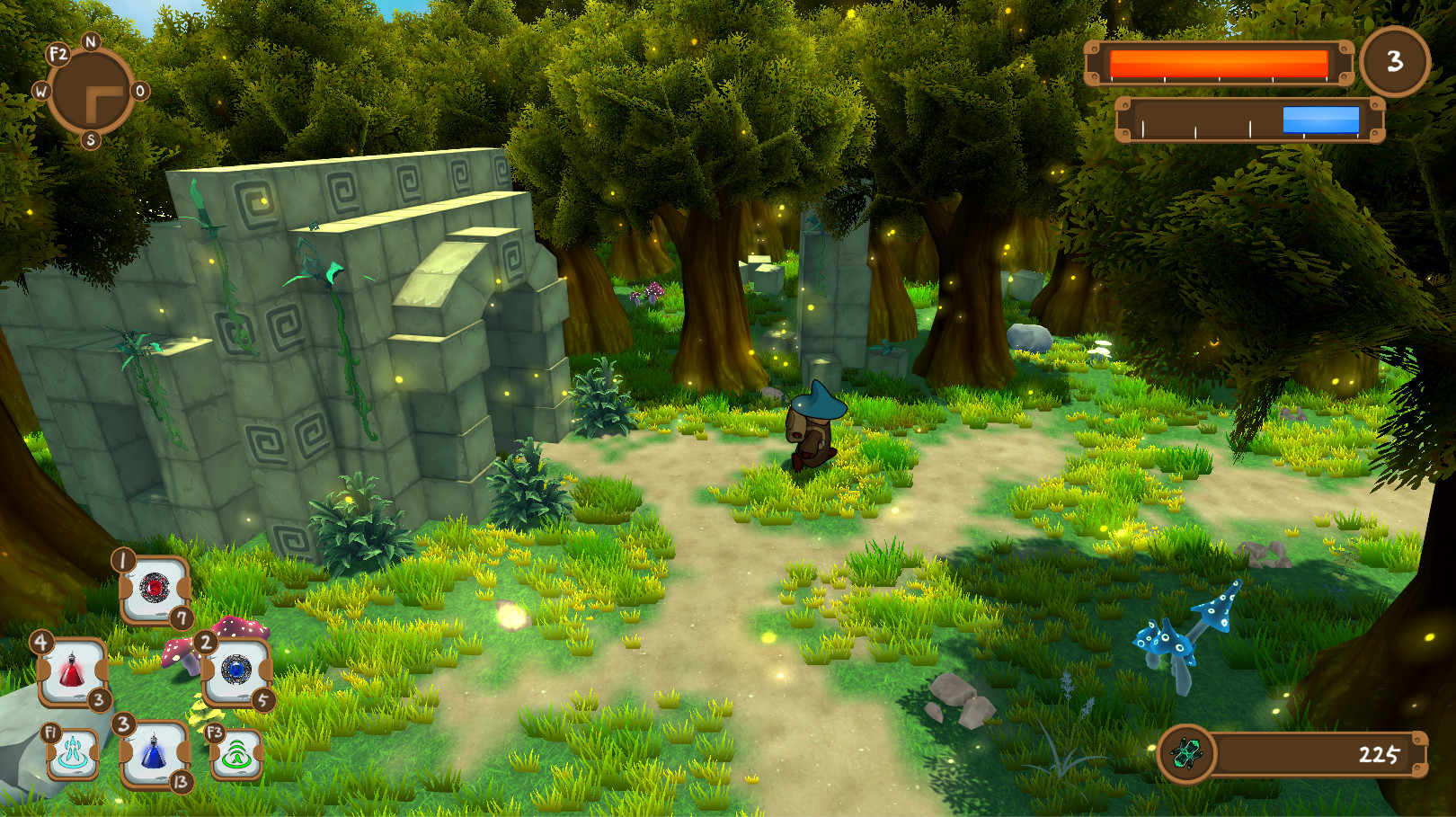Click the beetle currency icon
The height and width of the screenshot is (817, 1456).
[1186, 753]
